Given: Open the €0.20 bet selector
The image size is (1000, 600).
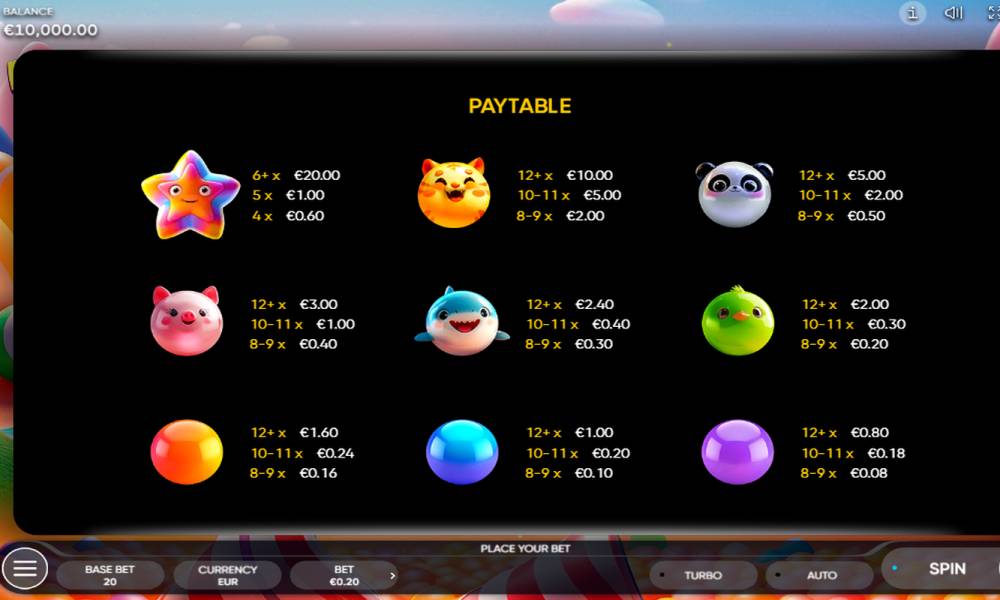Looking at the screenshot, I should pyautogui.click(x=343, y=575).
